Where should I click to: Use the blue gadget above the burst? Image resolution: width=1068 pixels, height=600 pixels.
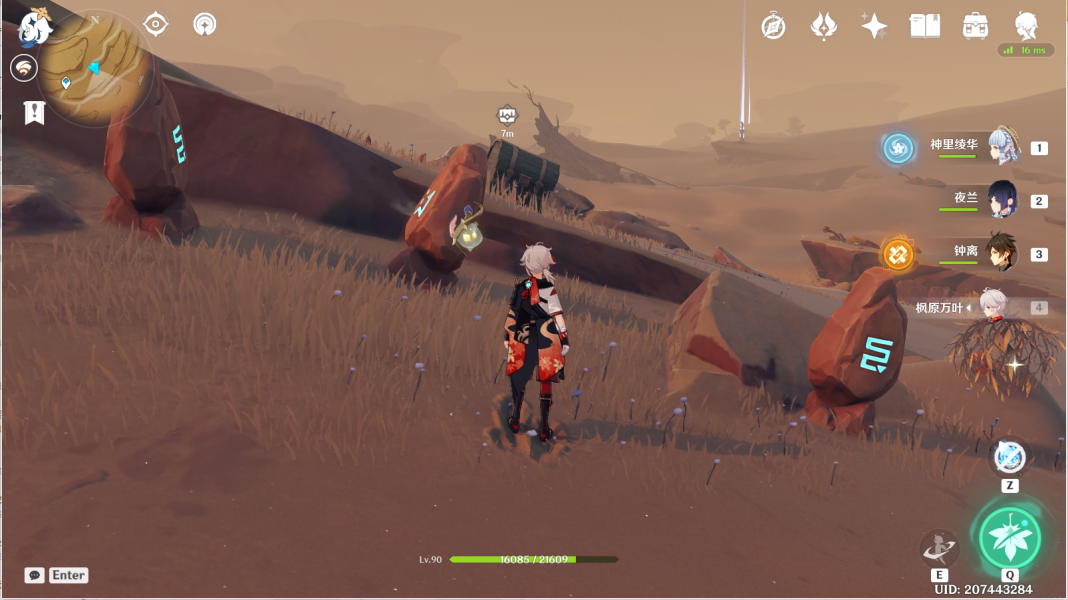click(x=1010, y=457)
